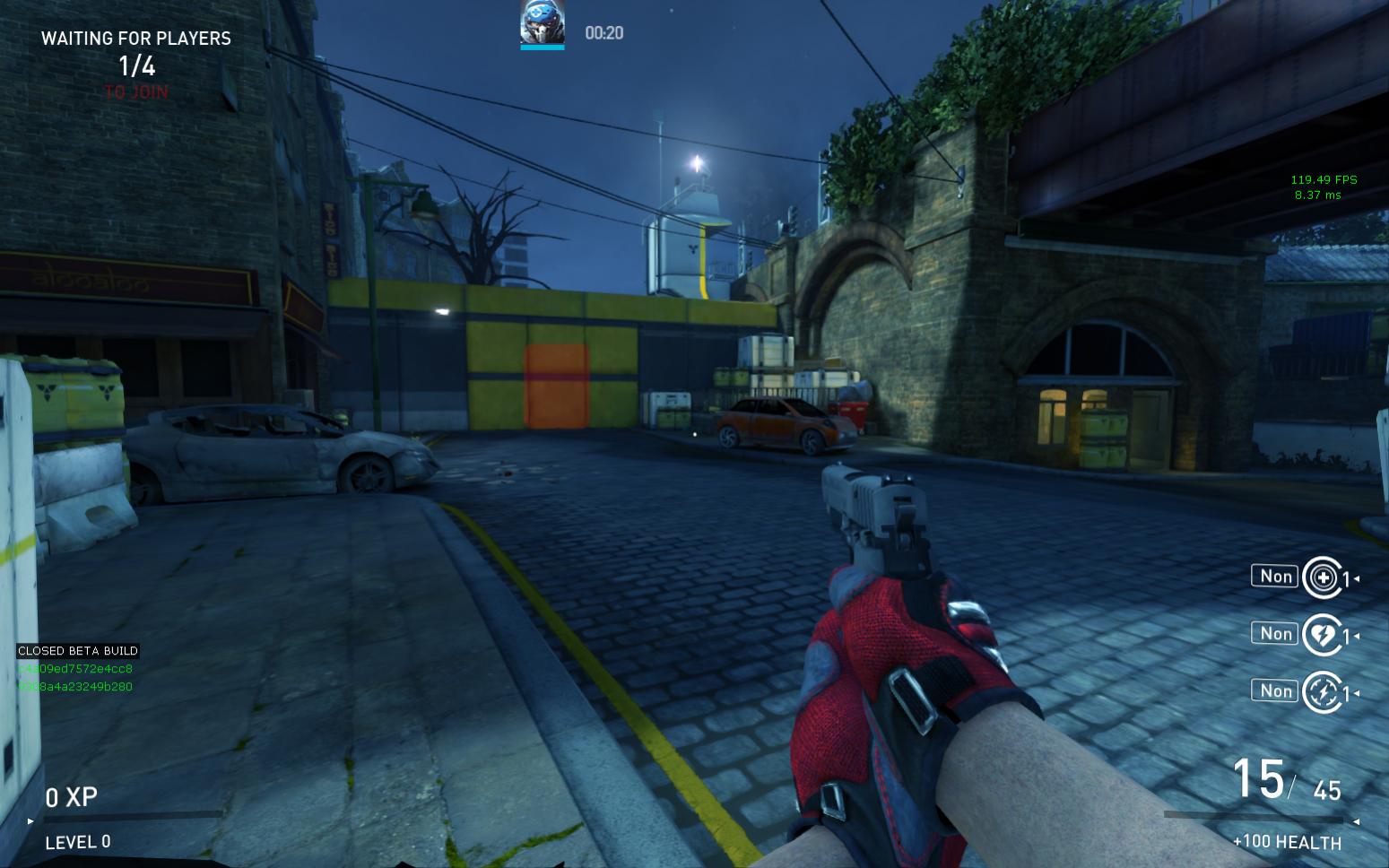Use the heart defibrillator ability
Screen dimensions: 1389x868
click(x=1322, y=635)
